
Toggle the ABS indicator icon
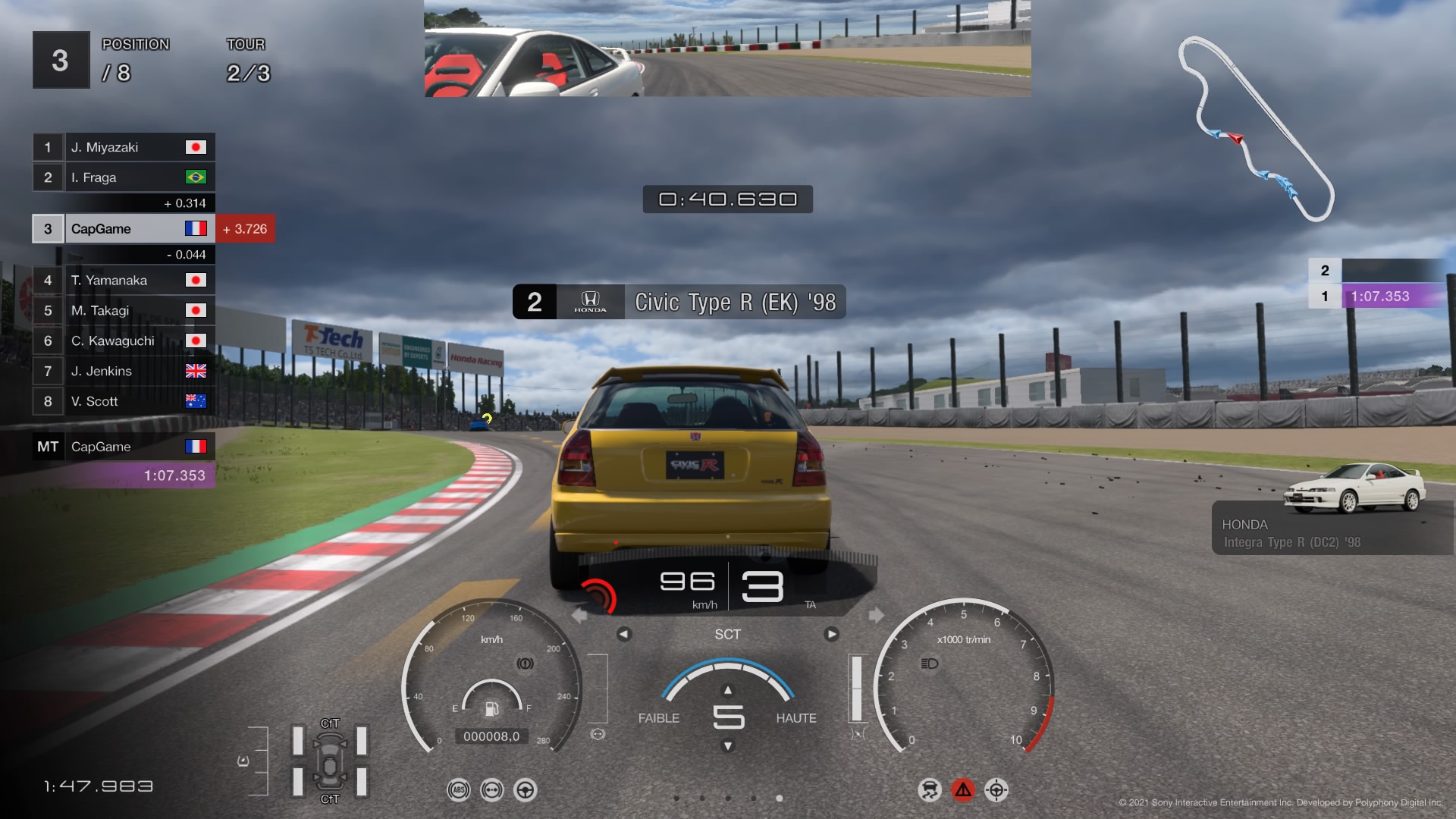tap(458, 790)
